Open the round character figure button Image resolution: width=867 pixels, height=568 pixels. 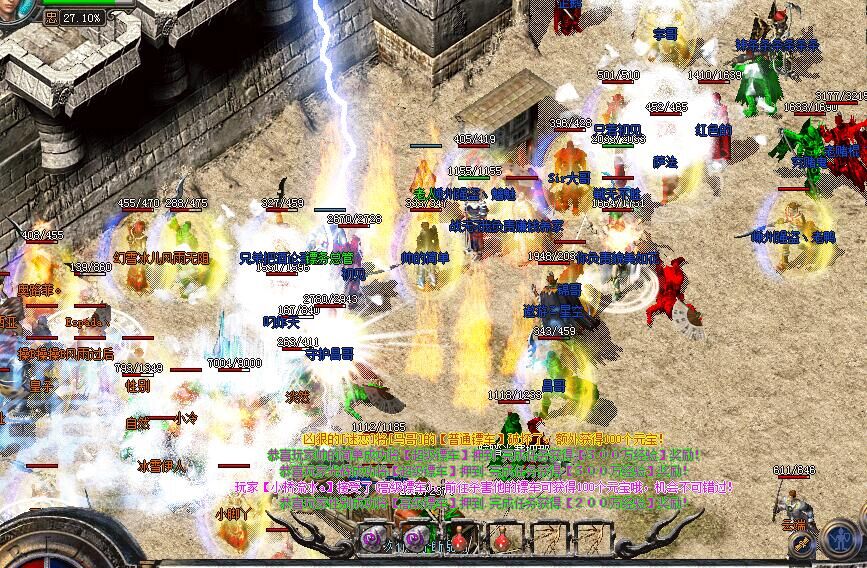click(x=838, y=540)
